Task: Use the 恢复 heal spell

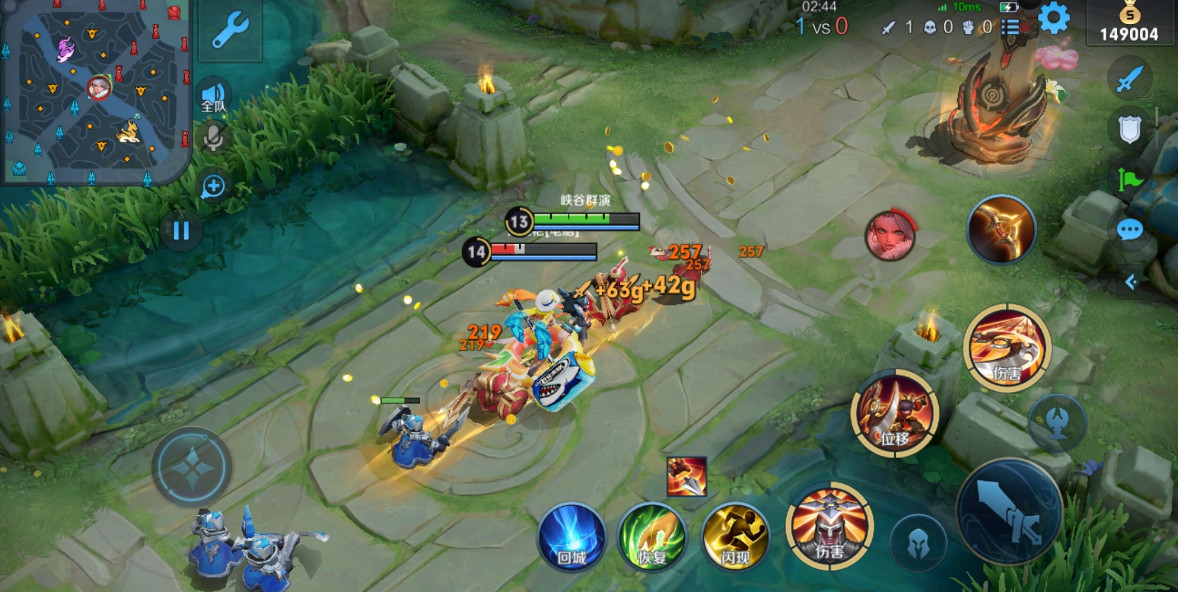Action: pos(652,536)
